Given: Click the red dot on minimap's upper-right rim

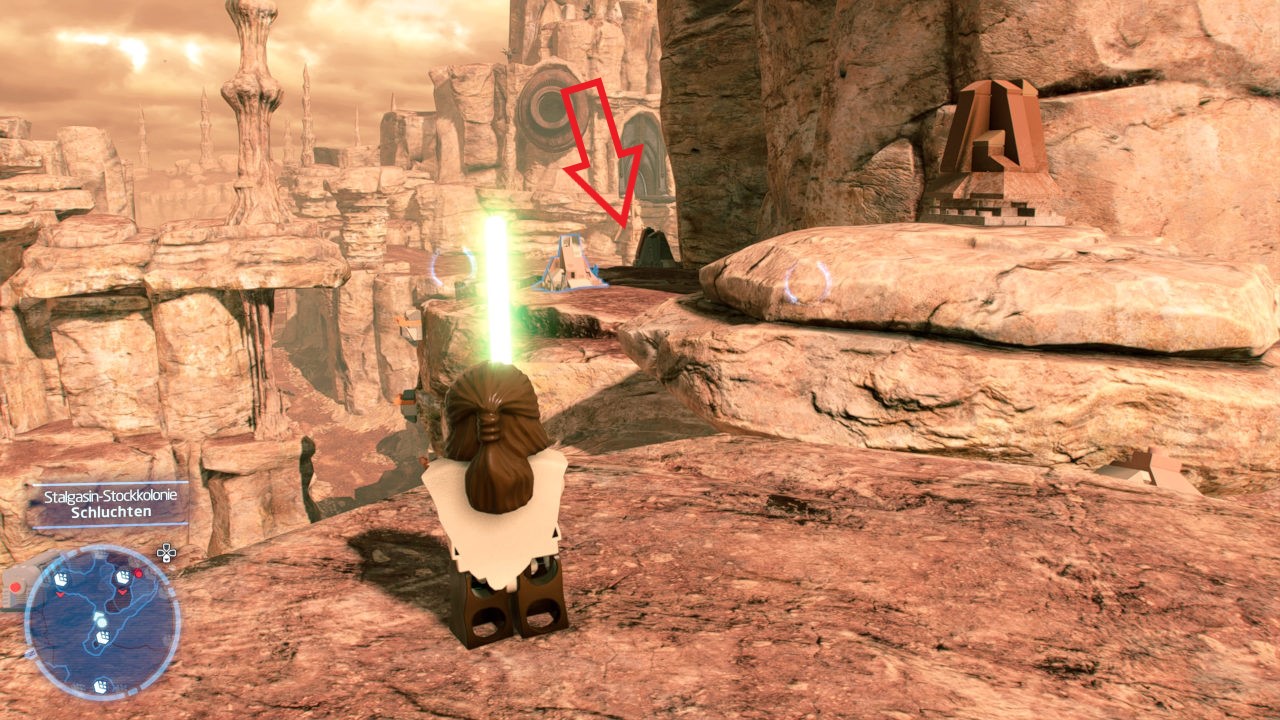Looking at the screenshot, I should (138, 574).
